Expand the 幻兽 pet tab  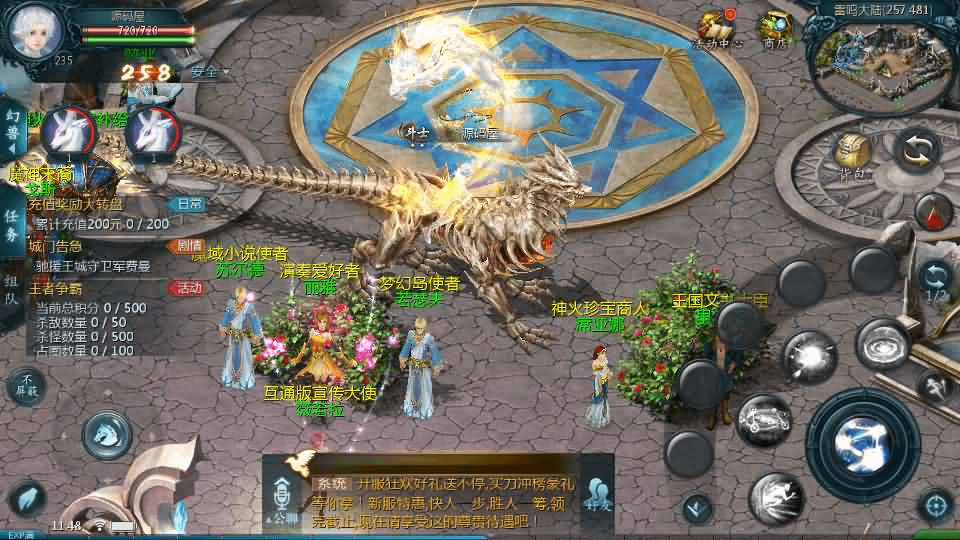13,130
